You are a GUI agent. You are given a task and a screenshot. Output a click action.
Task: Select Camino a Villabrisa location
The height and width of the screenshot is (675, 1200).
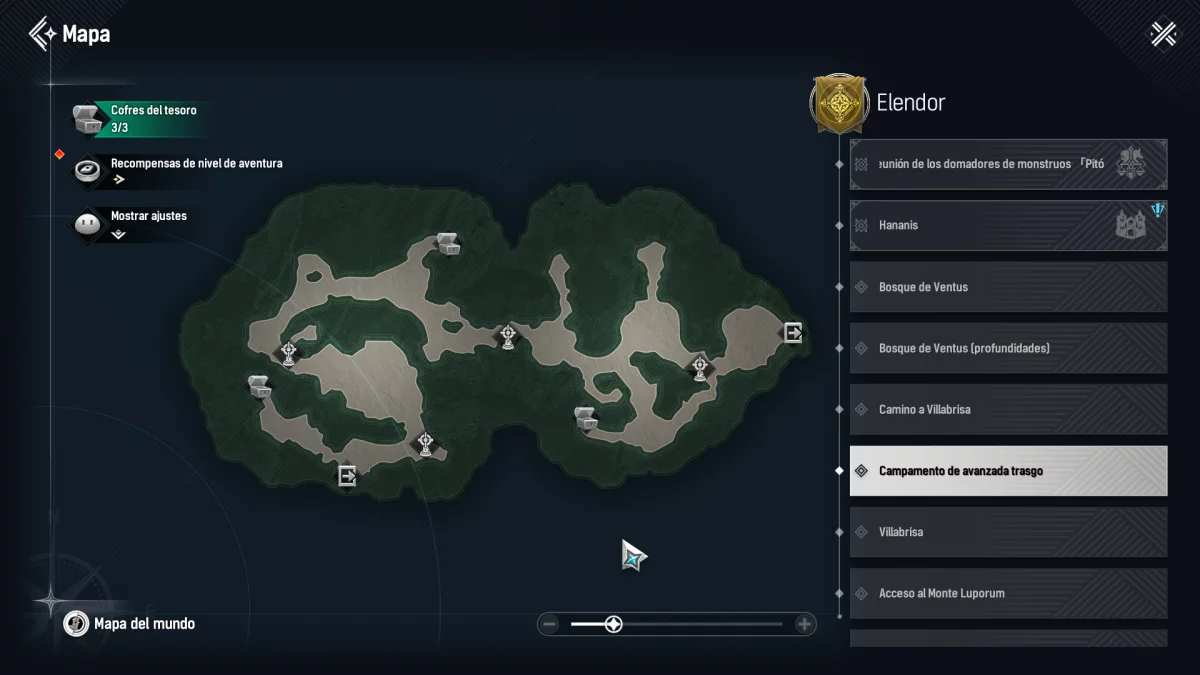(x=1008, y=409)
